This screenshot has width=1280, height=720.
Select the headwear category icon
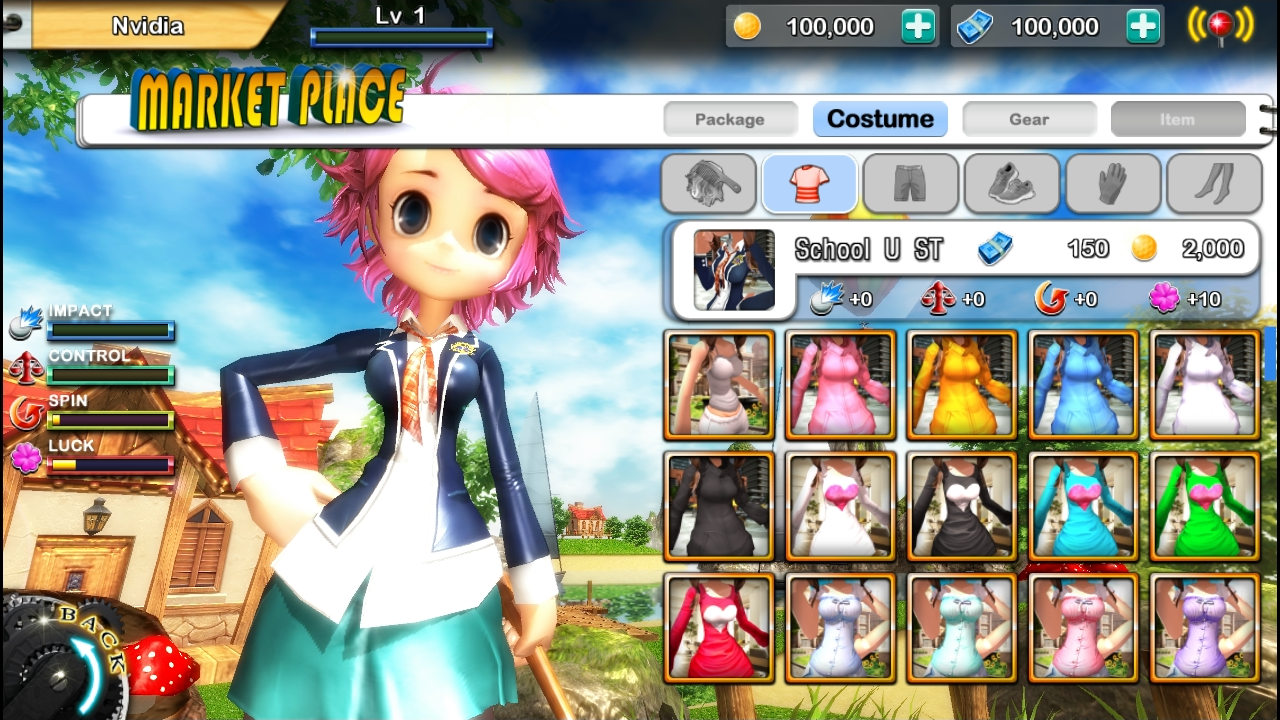(707, 184)
